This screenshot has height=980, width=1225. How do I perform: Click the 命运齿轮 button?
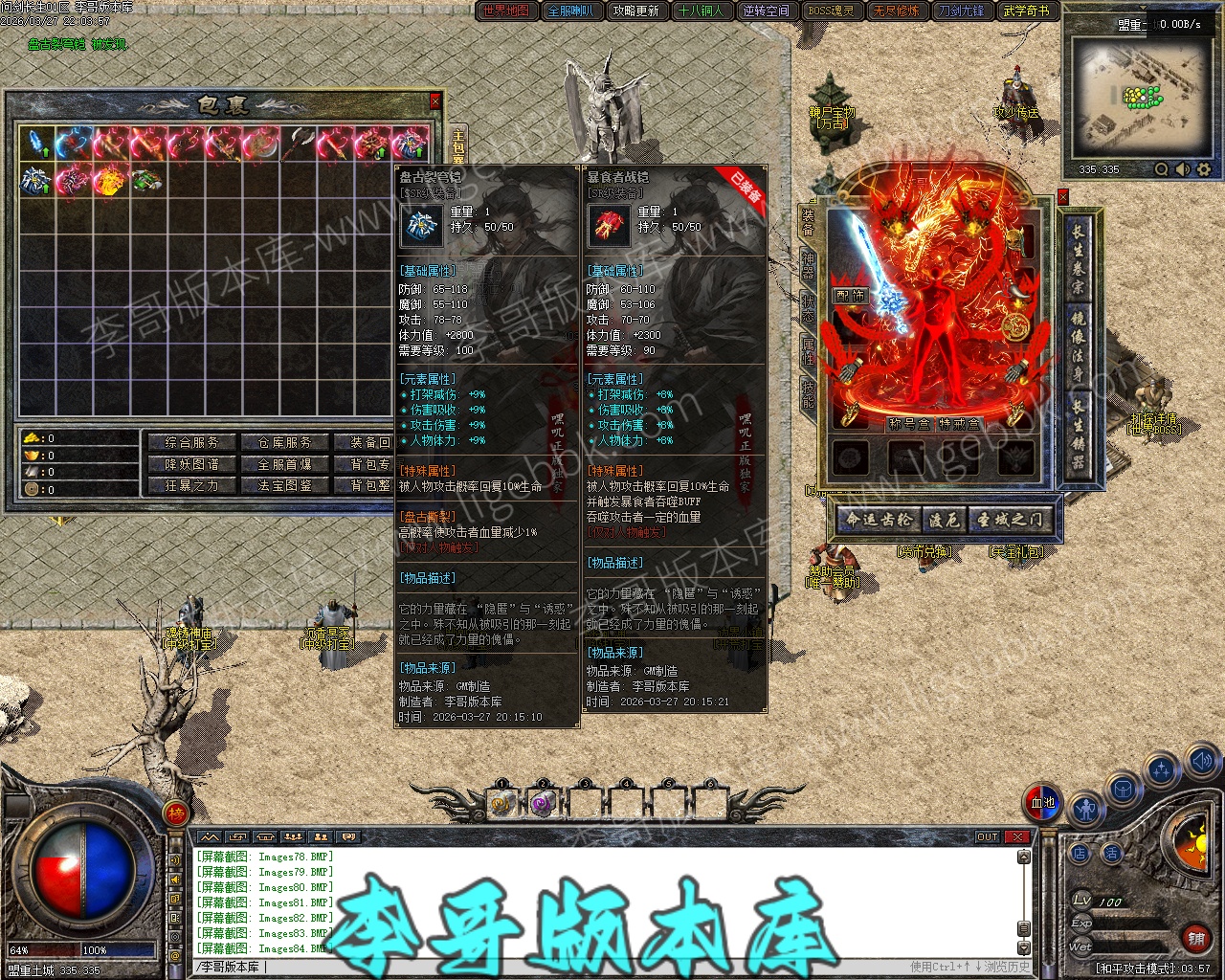coord(879,520)
